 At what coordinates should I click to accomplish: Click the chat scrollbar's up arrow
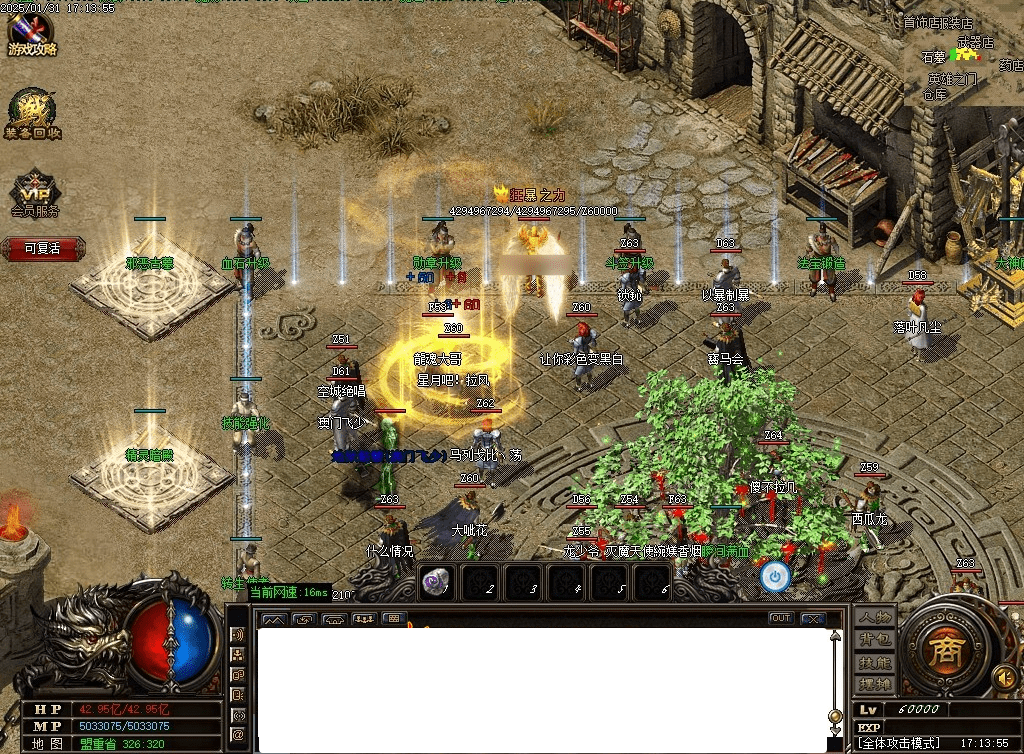pyautogui.click(x=836, y=635)
